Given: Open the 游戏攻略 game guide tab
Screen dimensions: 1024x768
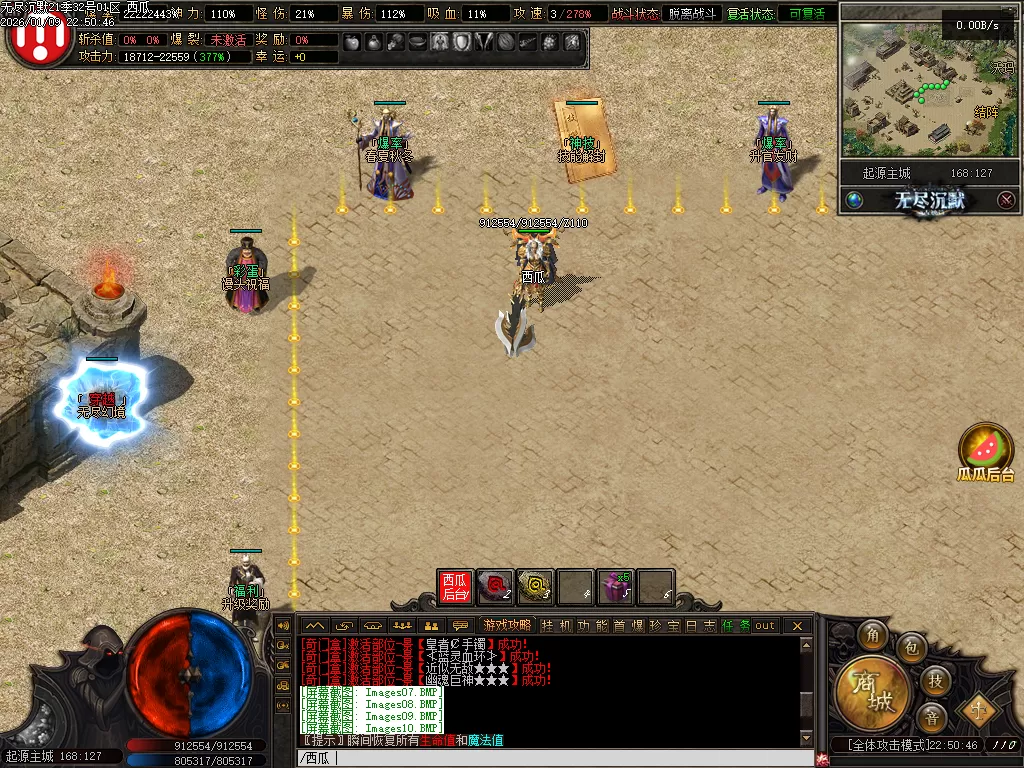Looking at the screenshot, I should (x=507, y=626).
